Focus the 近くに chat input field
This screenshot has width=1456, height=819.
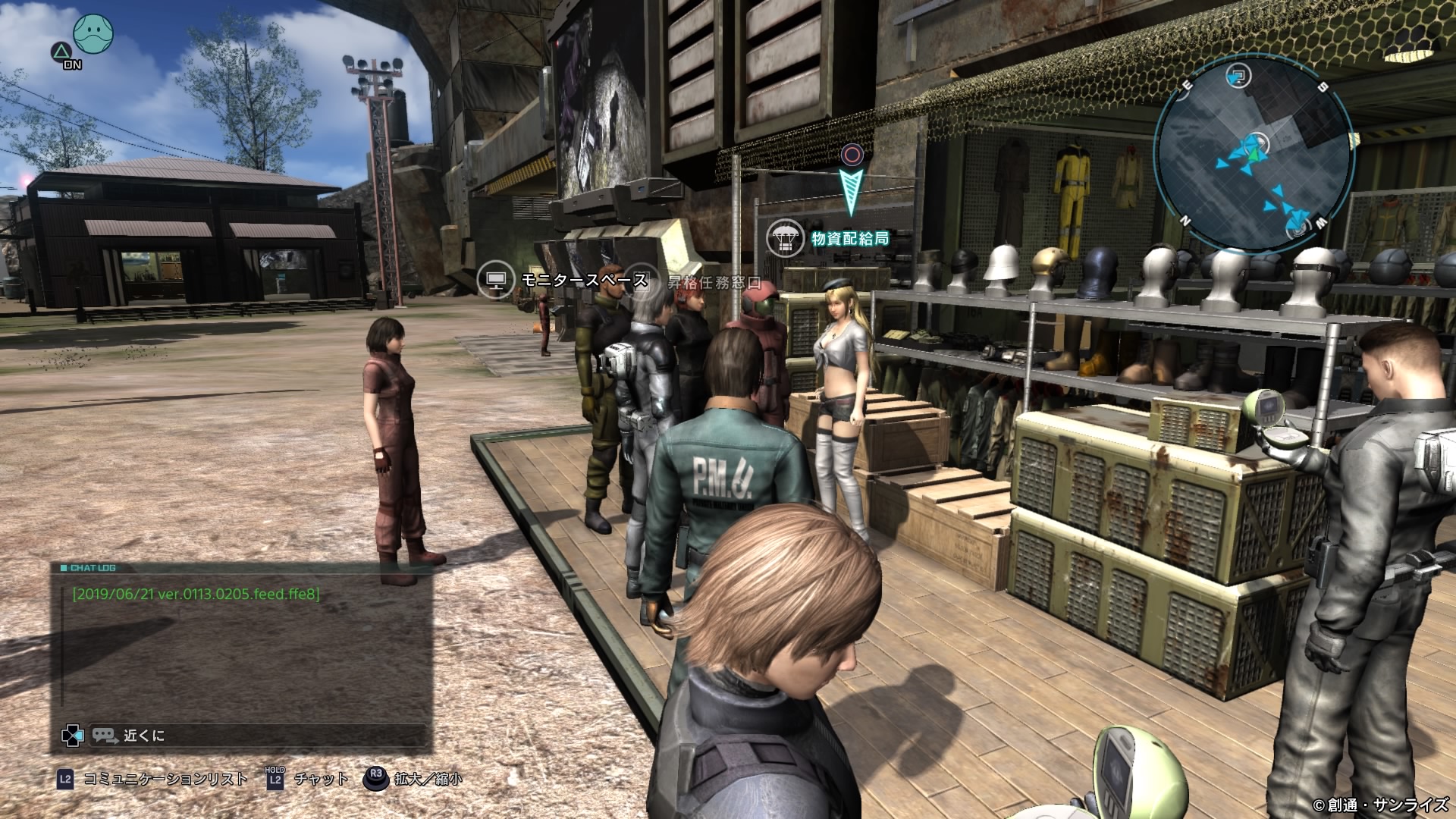[258, 735]
